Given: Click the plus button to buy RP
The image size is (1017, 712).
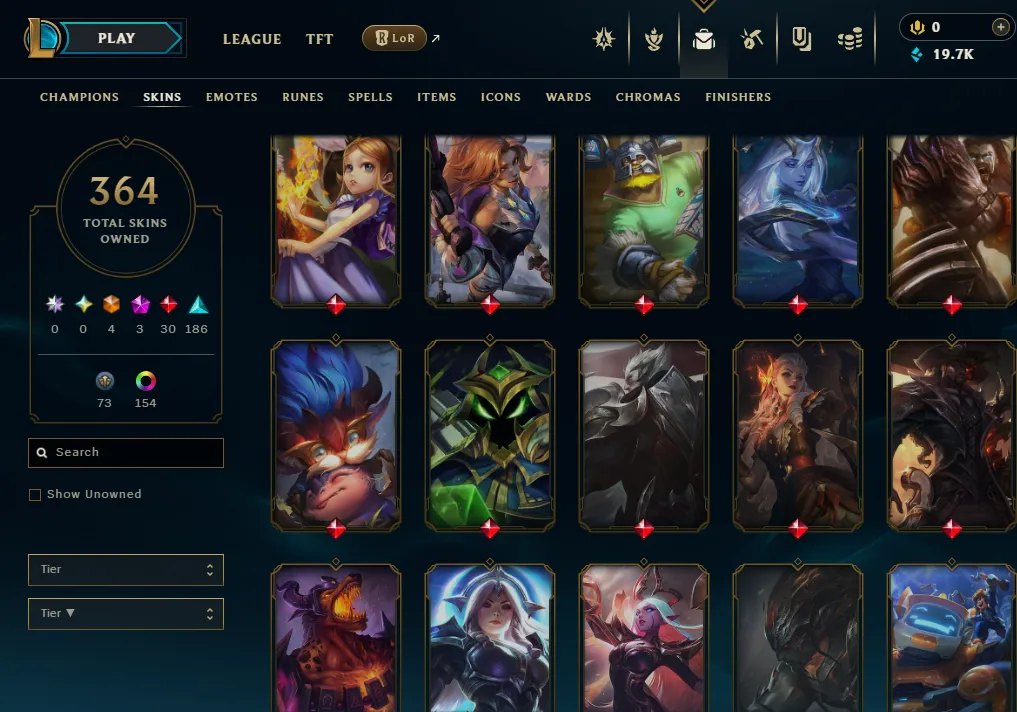Looking at the screenshot, I should (x=999, y=27).
